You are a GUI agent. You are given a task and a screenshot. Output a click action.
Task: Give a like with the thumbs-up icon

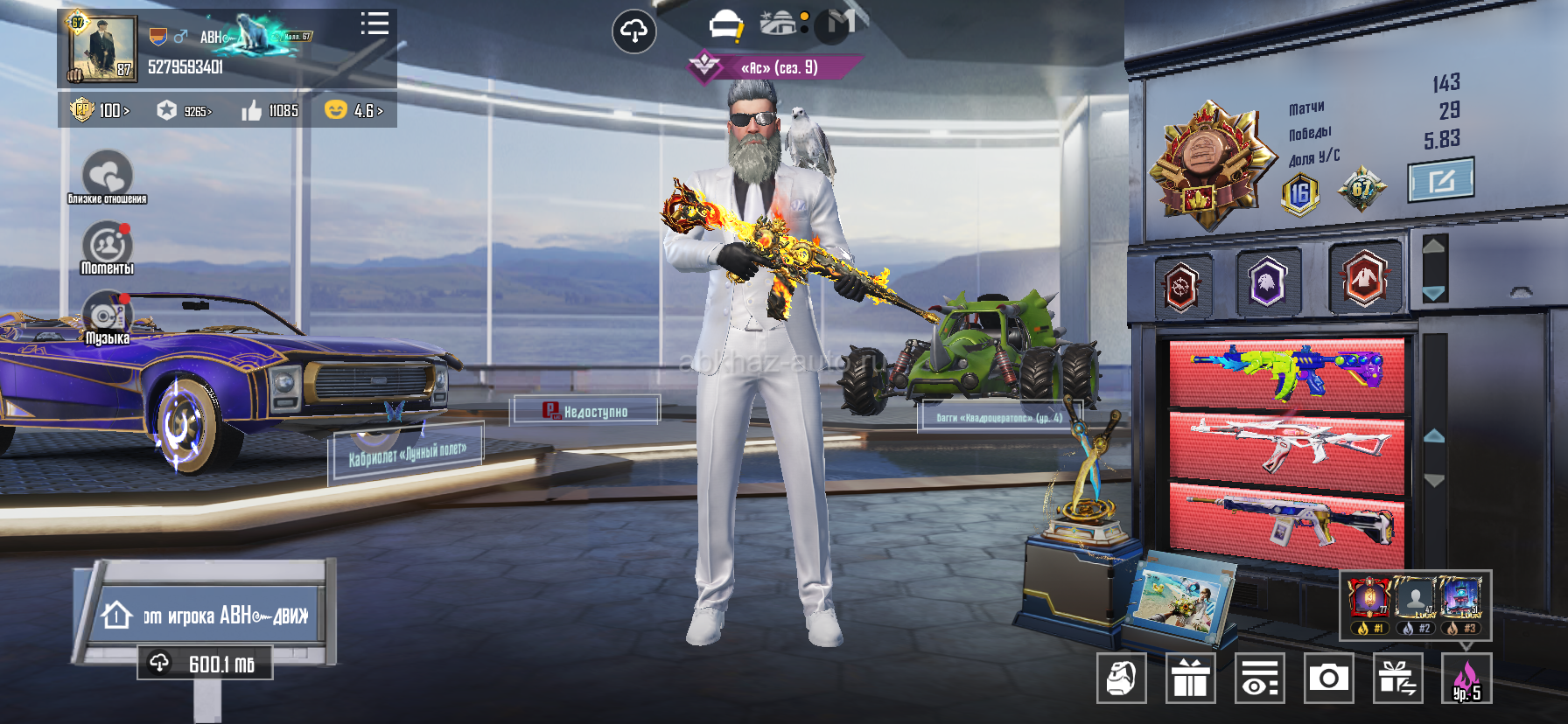point(252,110)
